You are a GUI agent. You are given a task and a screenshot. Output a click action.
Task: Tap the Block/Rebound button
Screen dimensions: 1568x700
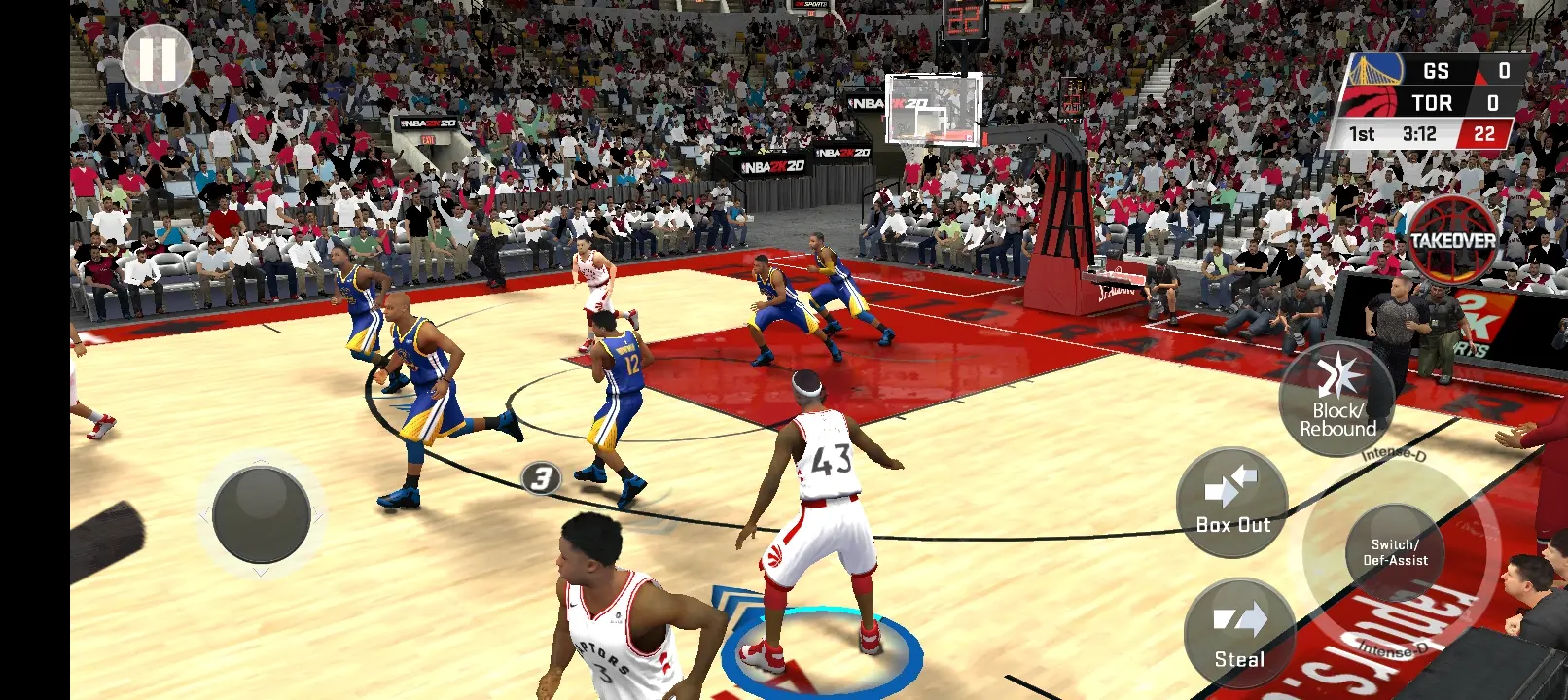pos(1337,400)
